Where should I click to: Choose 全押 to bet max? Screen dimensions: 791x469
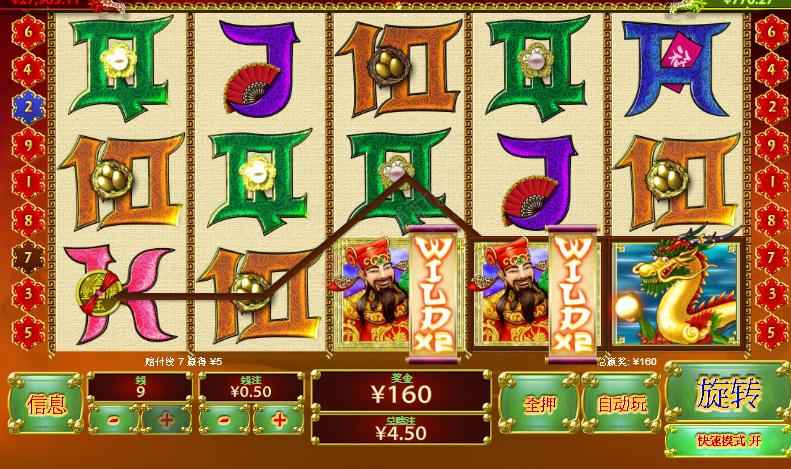(539, 404)
